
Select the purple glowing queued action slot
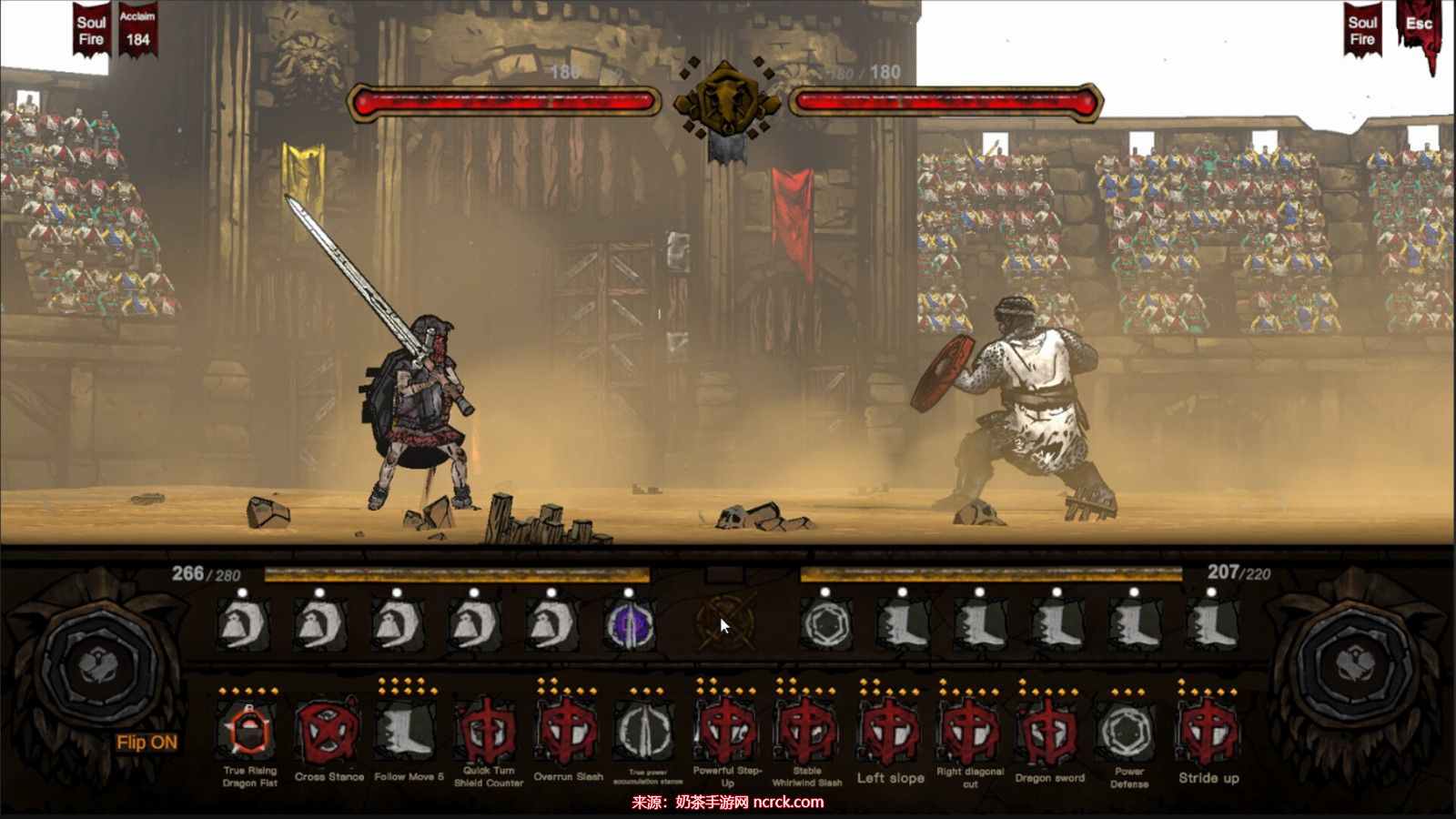[630, 626]
